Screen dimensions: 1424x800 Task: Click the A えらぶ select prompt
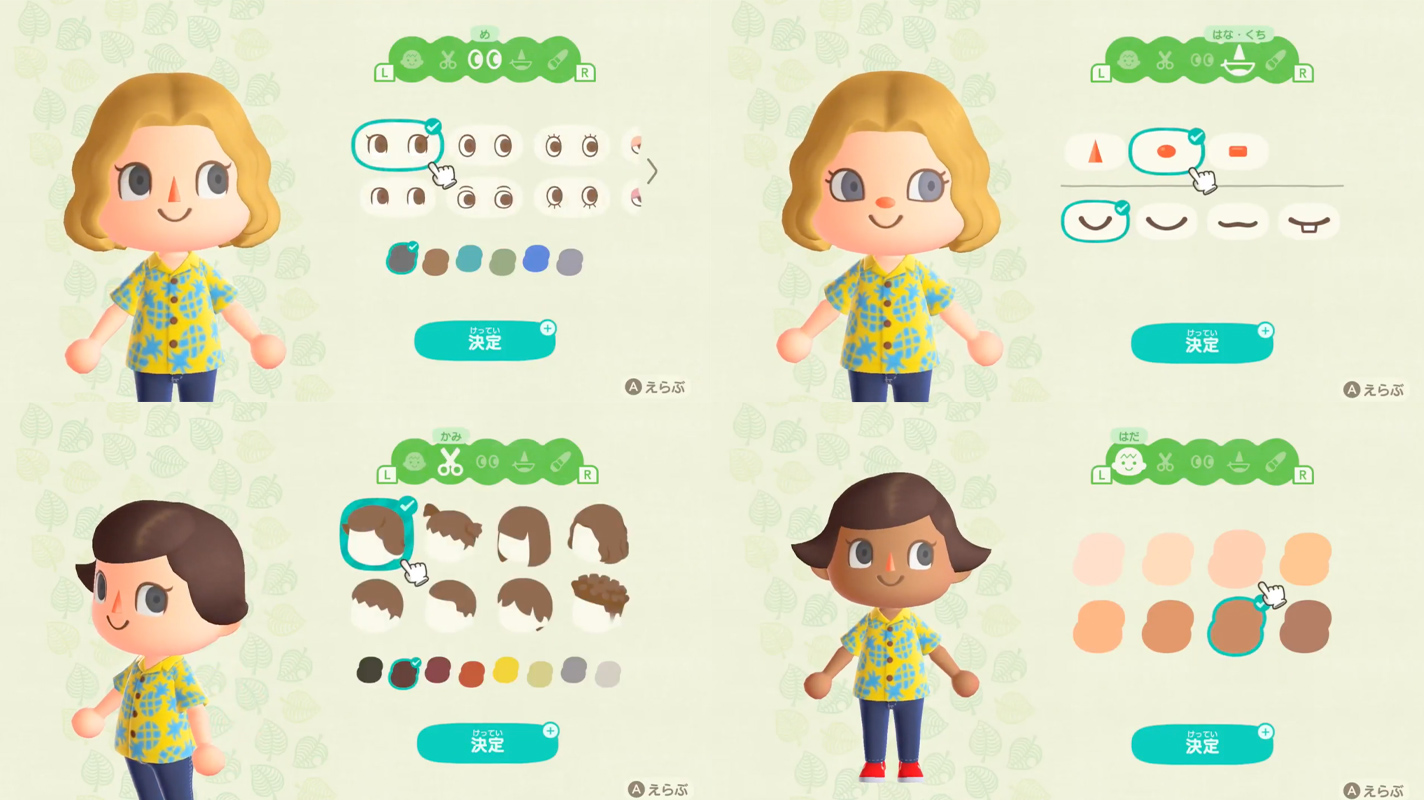click(x=657, y=387)
